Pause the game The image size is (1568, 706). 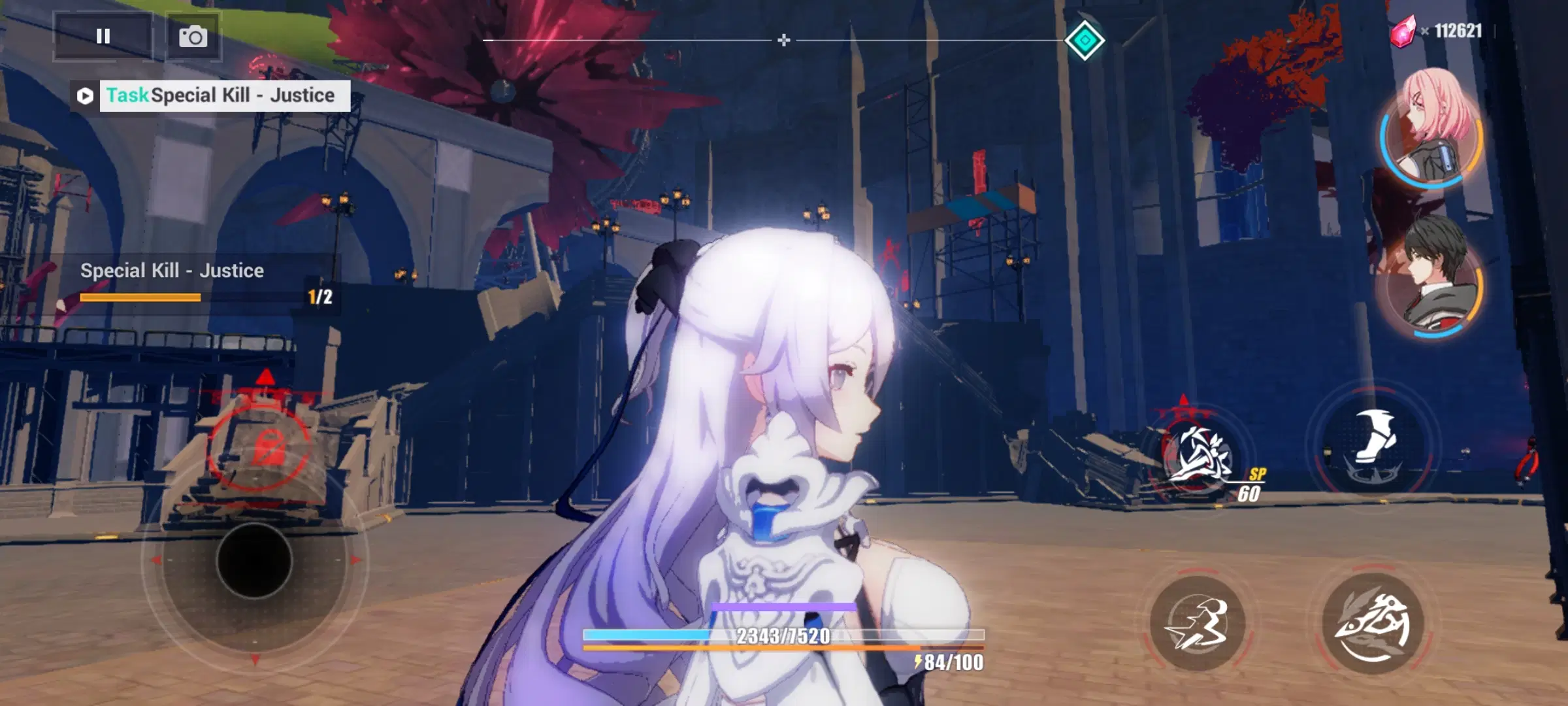103,36
